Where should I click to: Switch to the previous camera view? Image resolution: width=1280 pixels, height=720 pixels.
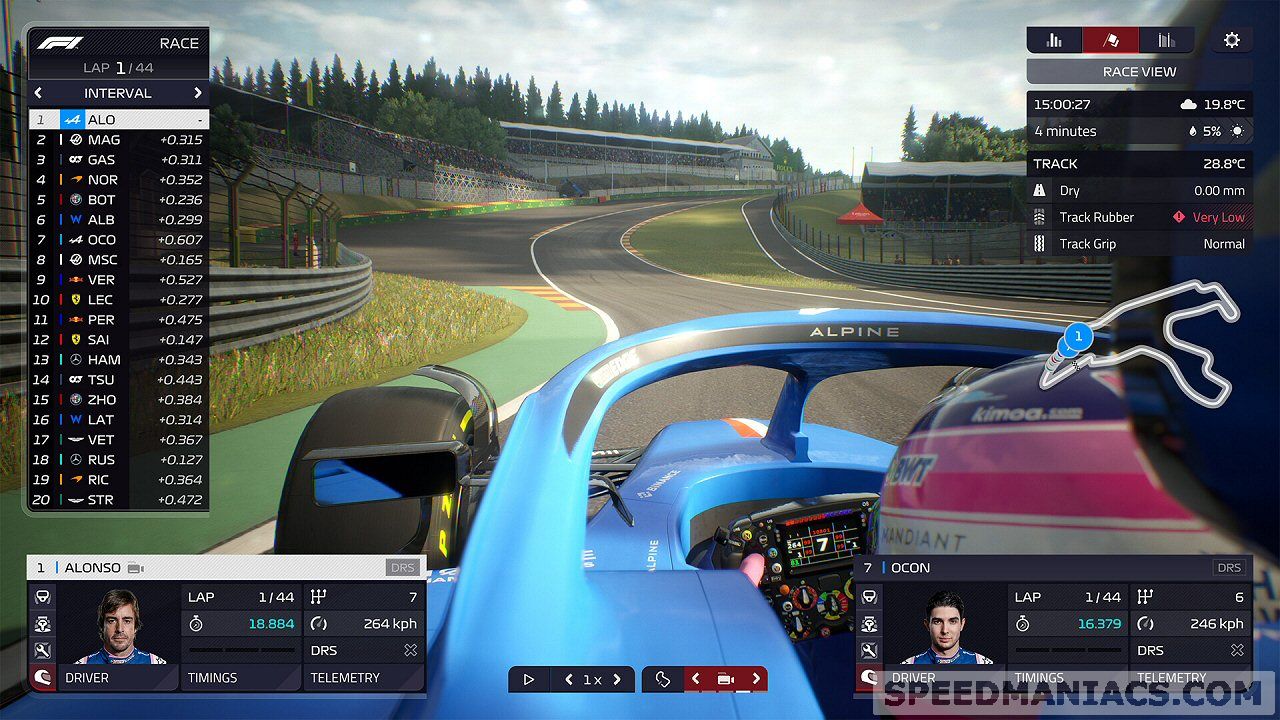pos(696,680)
